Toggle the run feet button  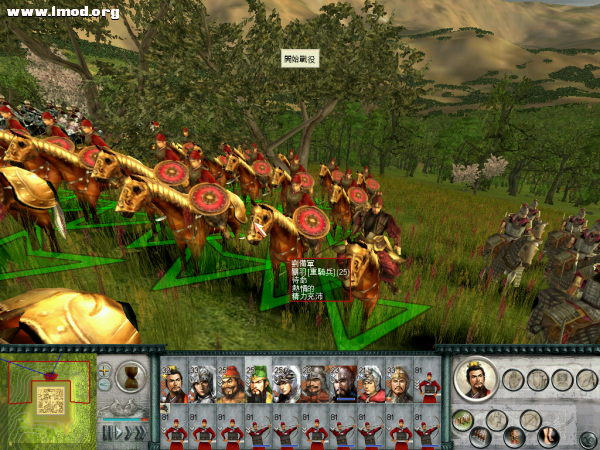tap(548, 436)
